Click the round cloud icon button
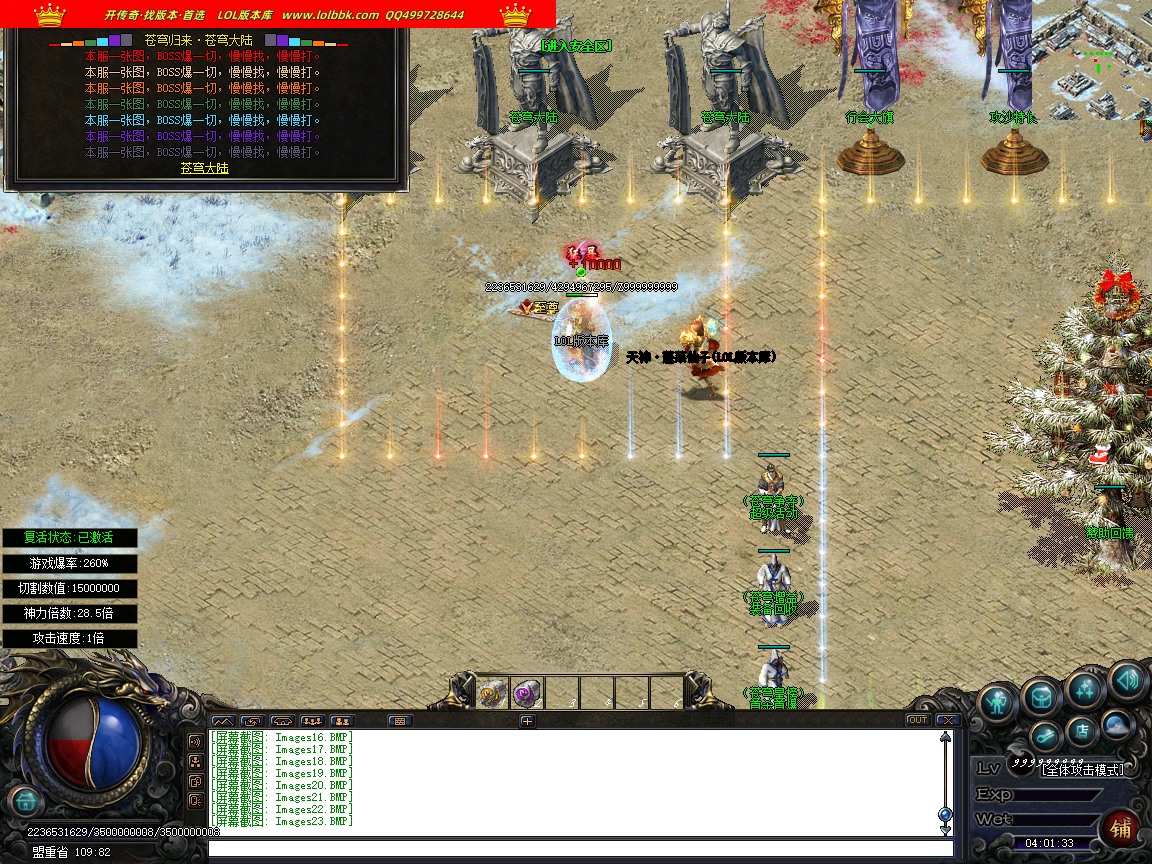 1116,725
